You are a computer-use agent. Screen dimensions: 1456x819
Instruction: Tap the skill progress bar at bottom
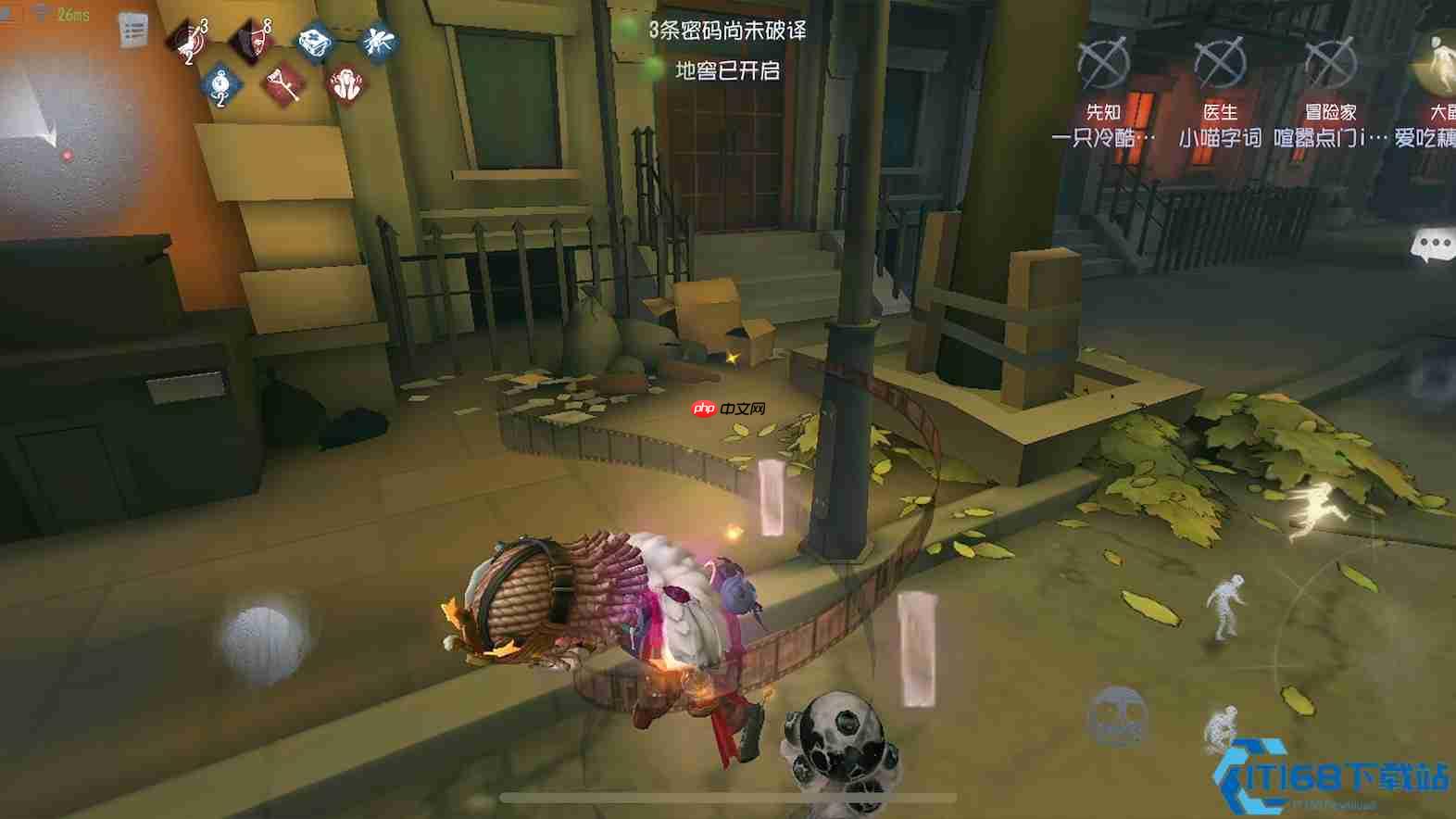coord(728,795)
